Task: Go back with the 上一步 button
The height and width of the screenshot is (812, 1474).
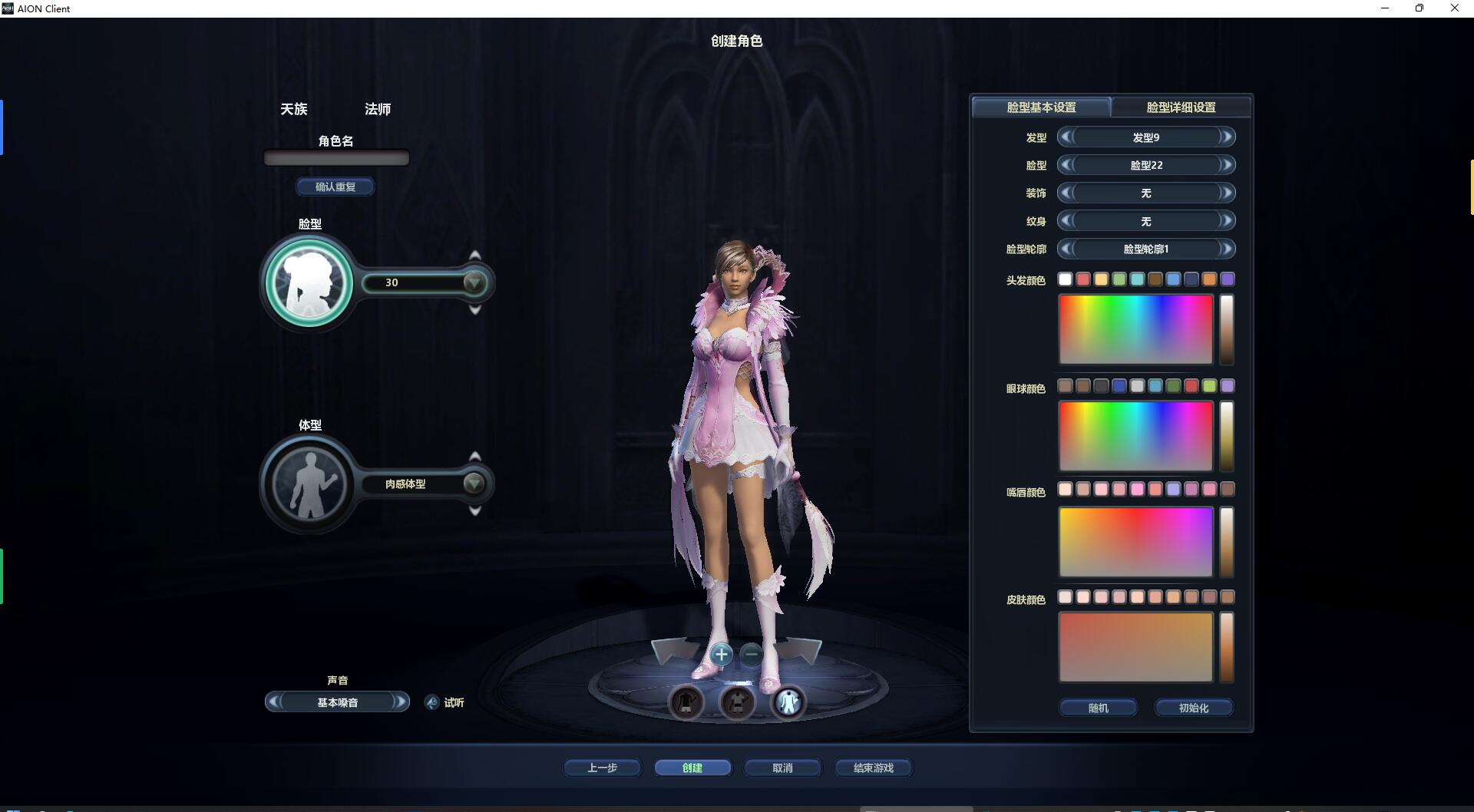Action: tap(602, 767)
